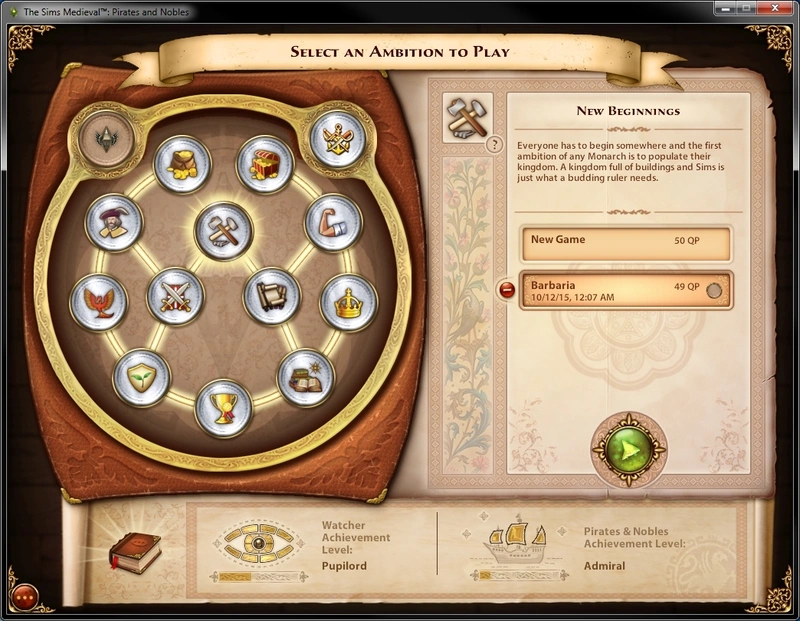The height and width of the screenshot is (621, 800).
Task: Choose the gold coin sack ambition
Action: click(183, 163)
